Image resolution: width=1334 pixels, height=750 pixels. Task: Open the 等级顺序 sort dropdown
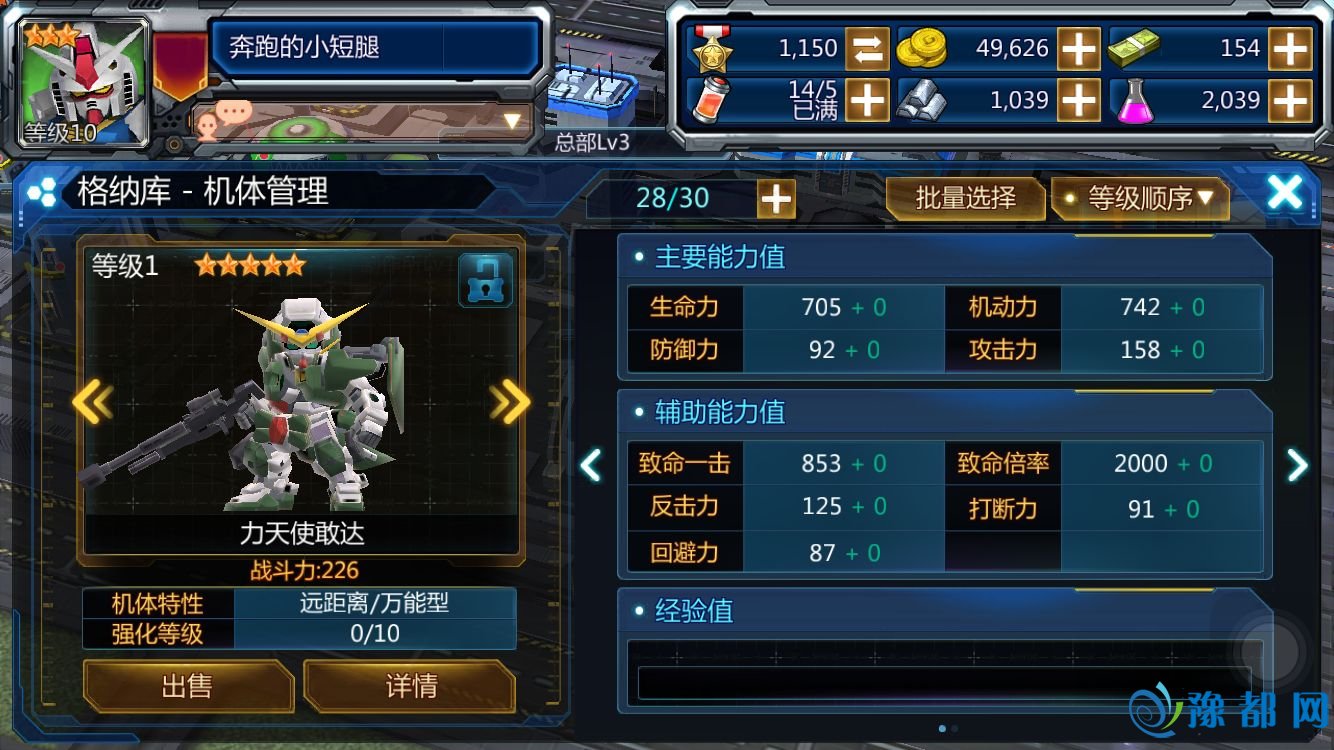coord(1140,198)
